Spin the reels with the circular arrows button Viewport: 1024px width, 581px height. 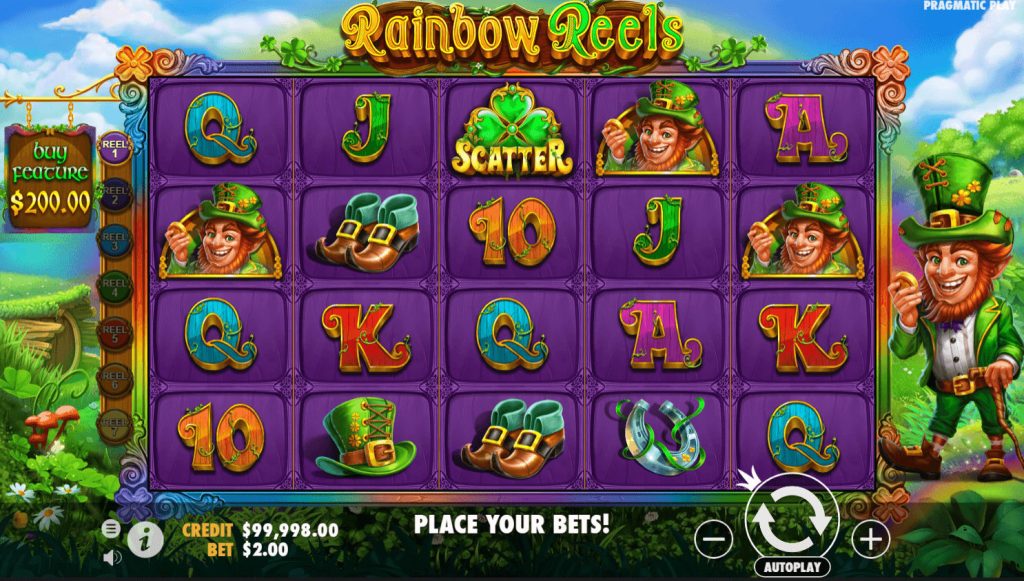(791, 517)
